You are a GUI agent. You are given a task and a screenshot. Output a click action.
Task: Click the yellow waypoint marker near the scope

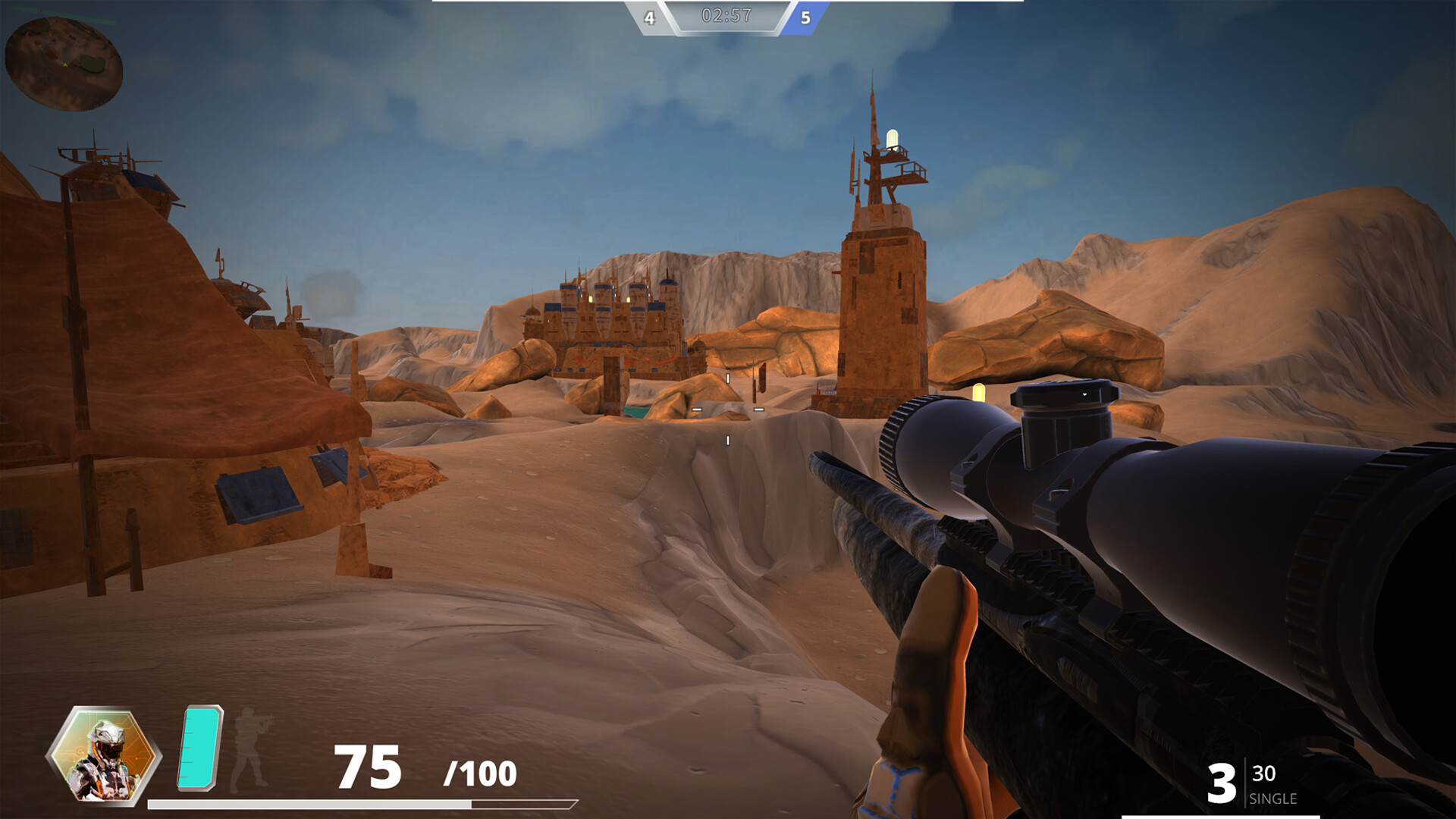click(978, 394)
